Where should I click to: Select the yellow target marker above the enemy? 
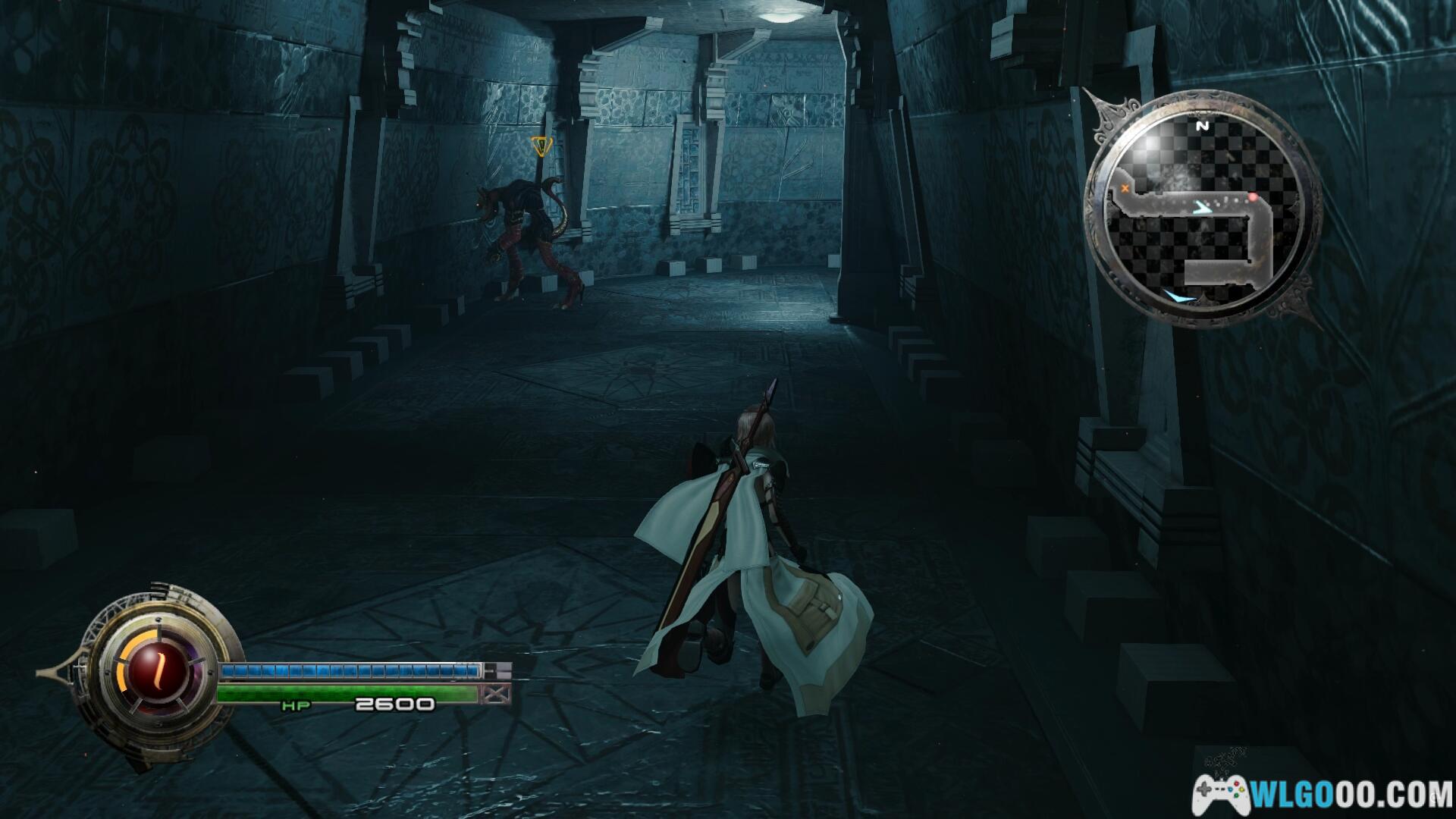click(539, 146)
